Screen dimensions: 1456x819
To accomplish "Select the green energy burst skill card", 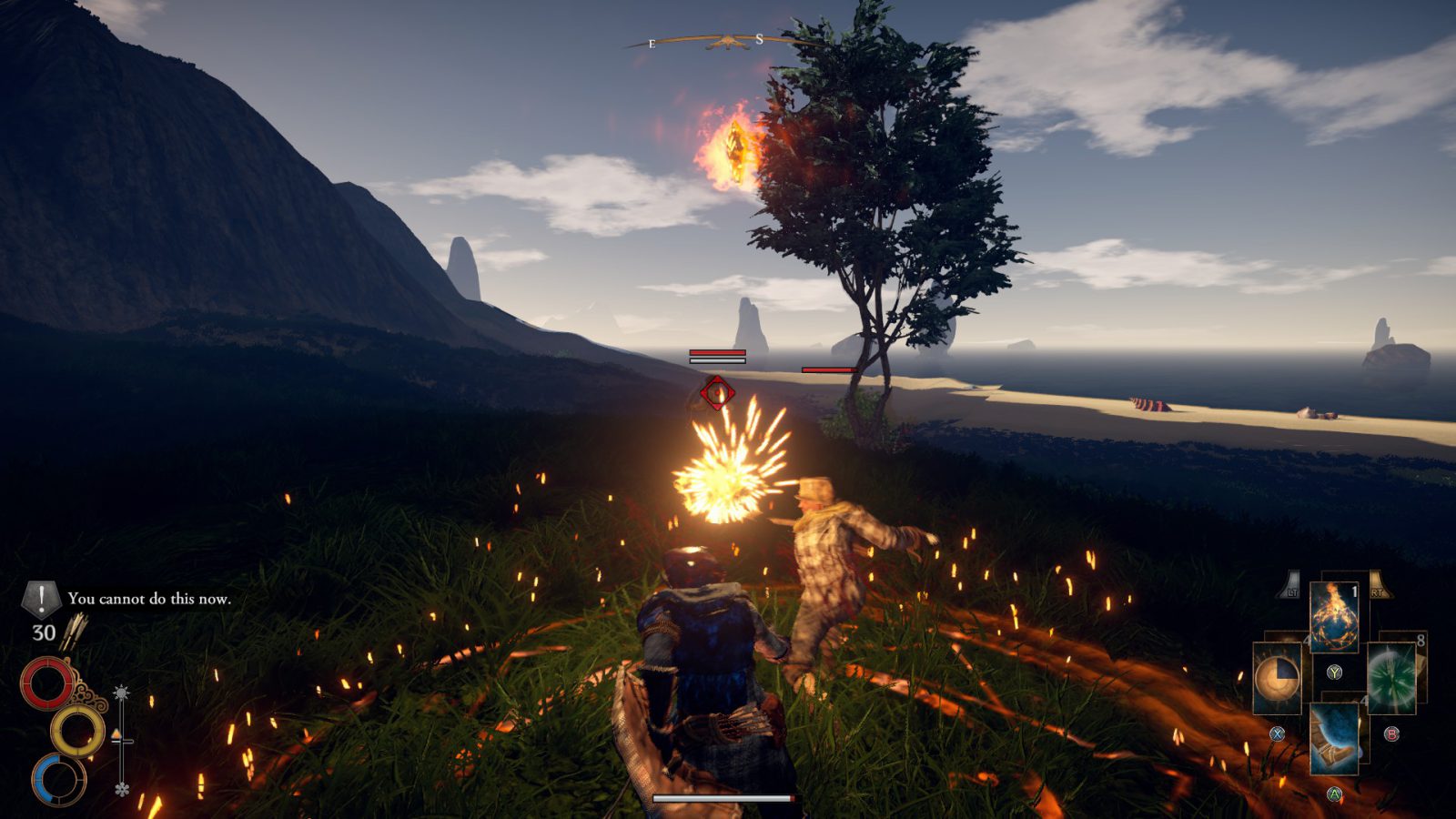I will 1390,678.
